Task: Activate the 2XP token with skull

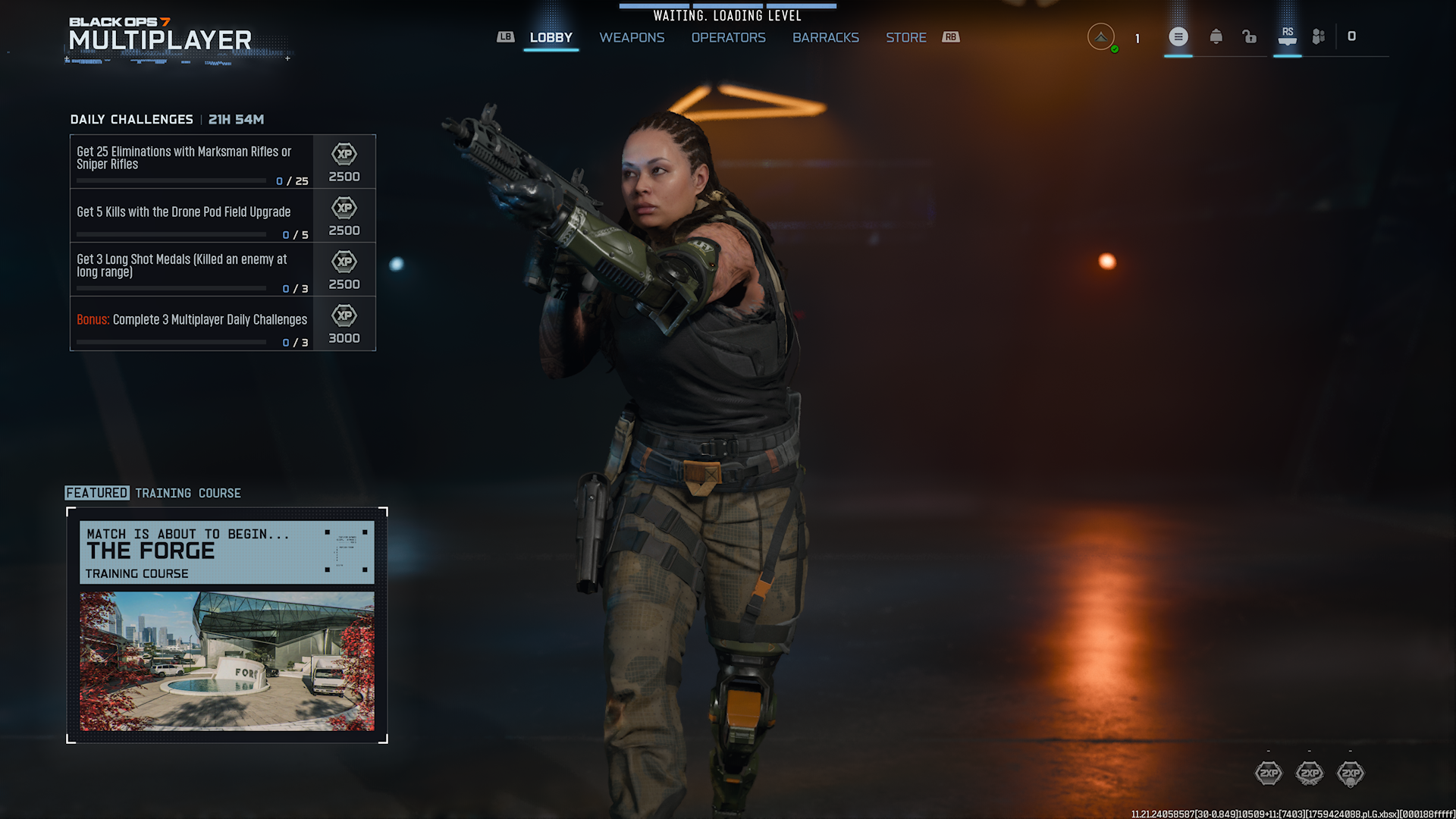Action: pyautogui.click(x=1350, y=773)
